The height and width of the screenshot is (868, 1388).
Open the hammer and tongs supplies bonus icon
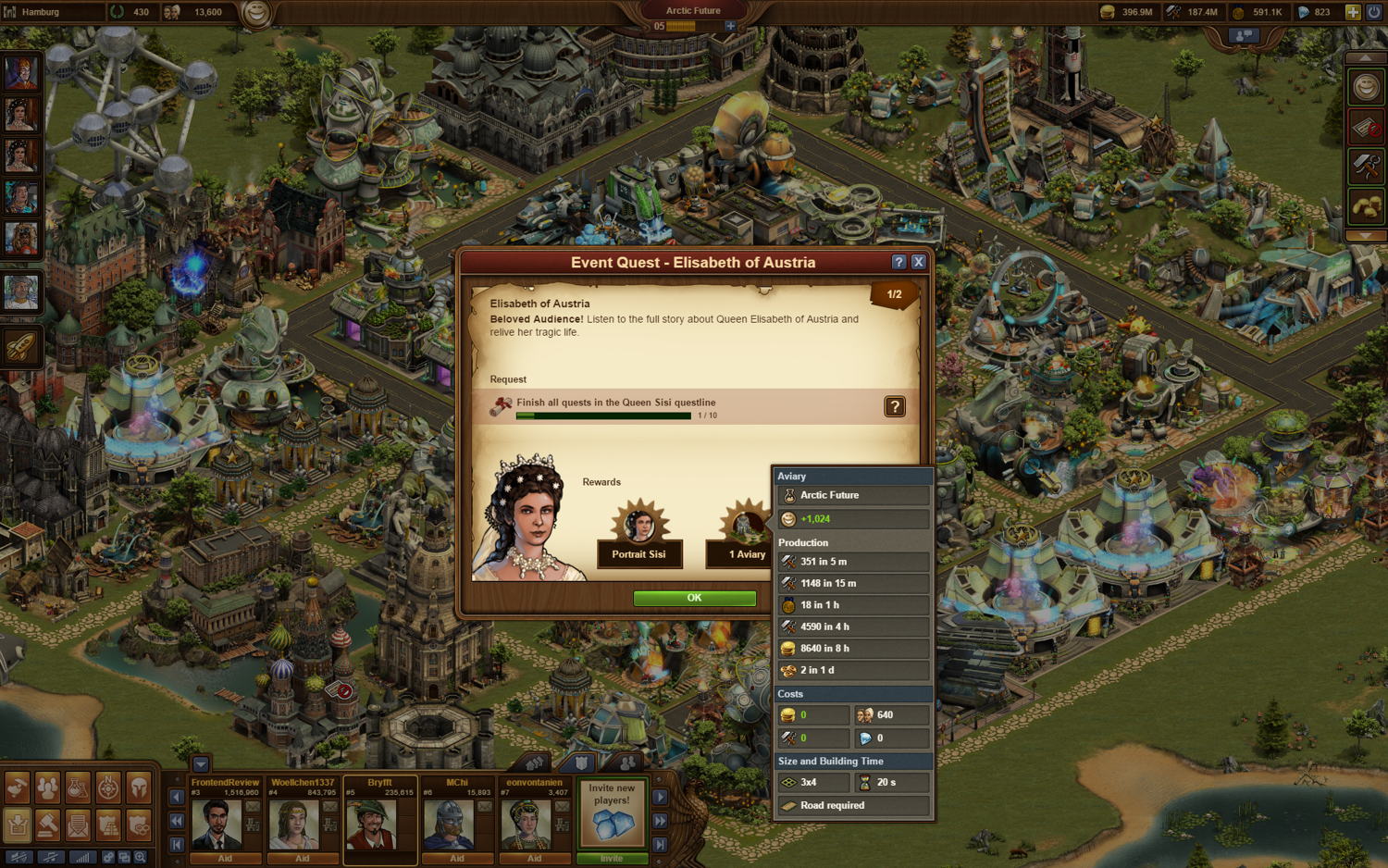pos(1366,167)
